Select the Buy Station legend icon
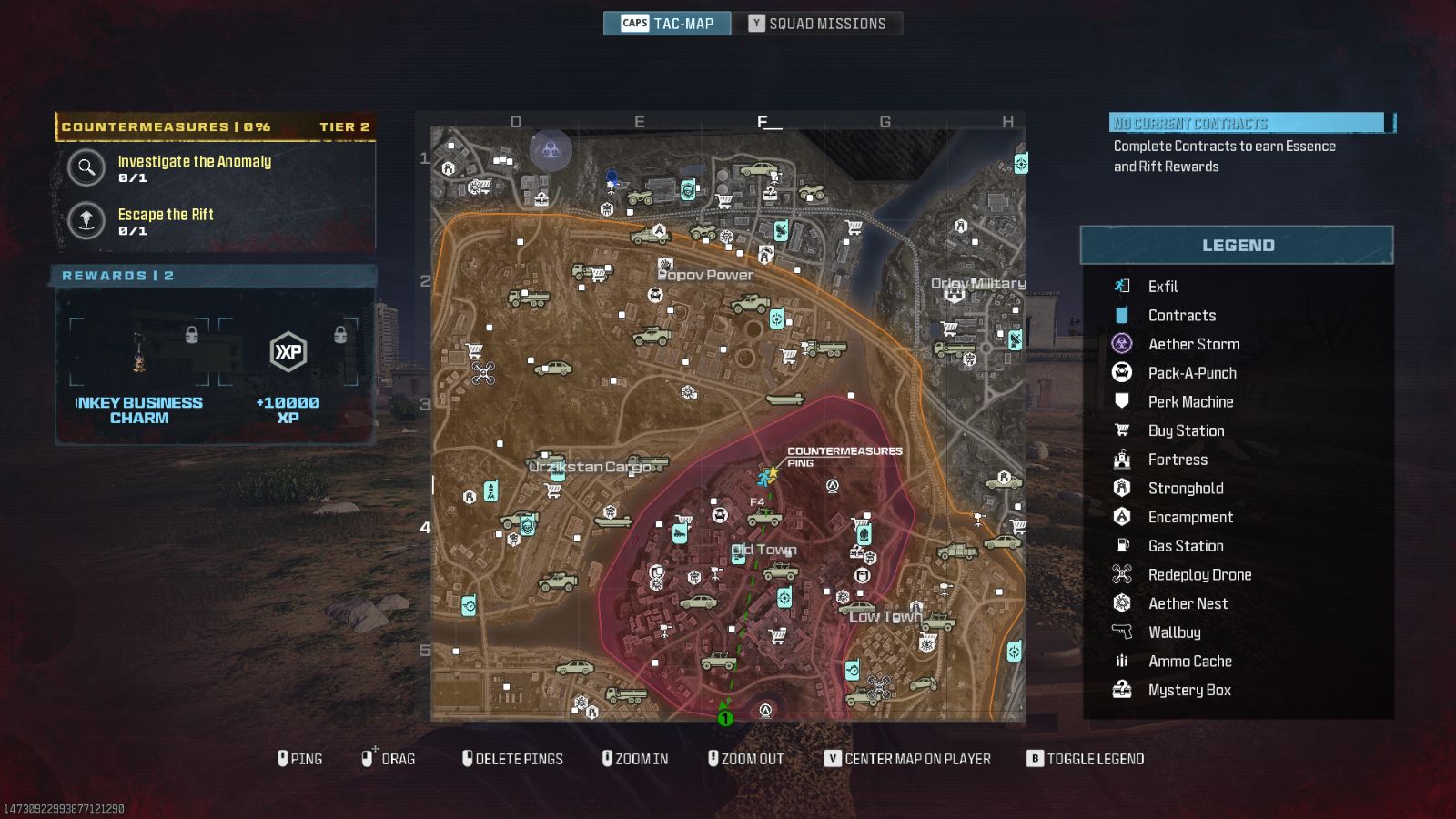The height and width of the screenshot is (819, 1456). click(1125, 430)
